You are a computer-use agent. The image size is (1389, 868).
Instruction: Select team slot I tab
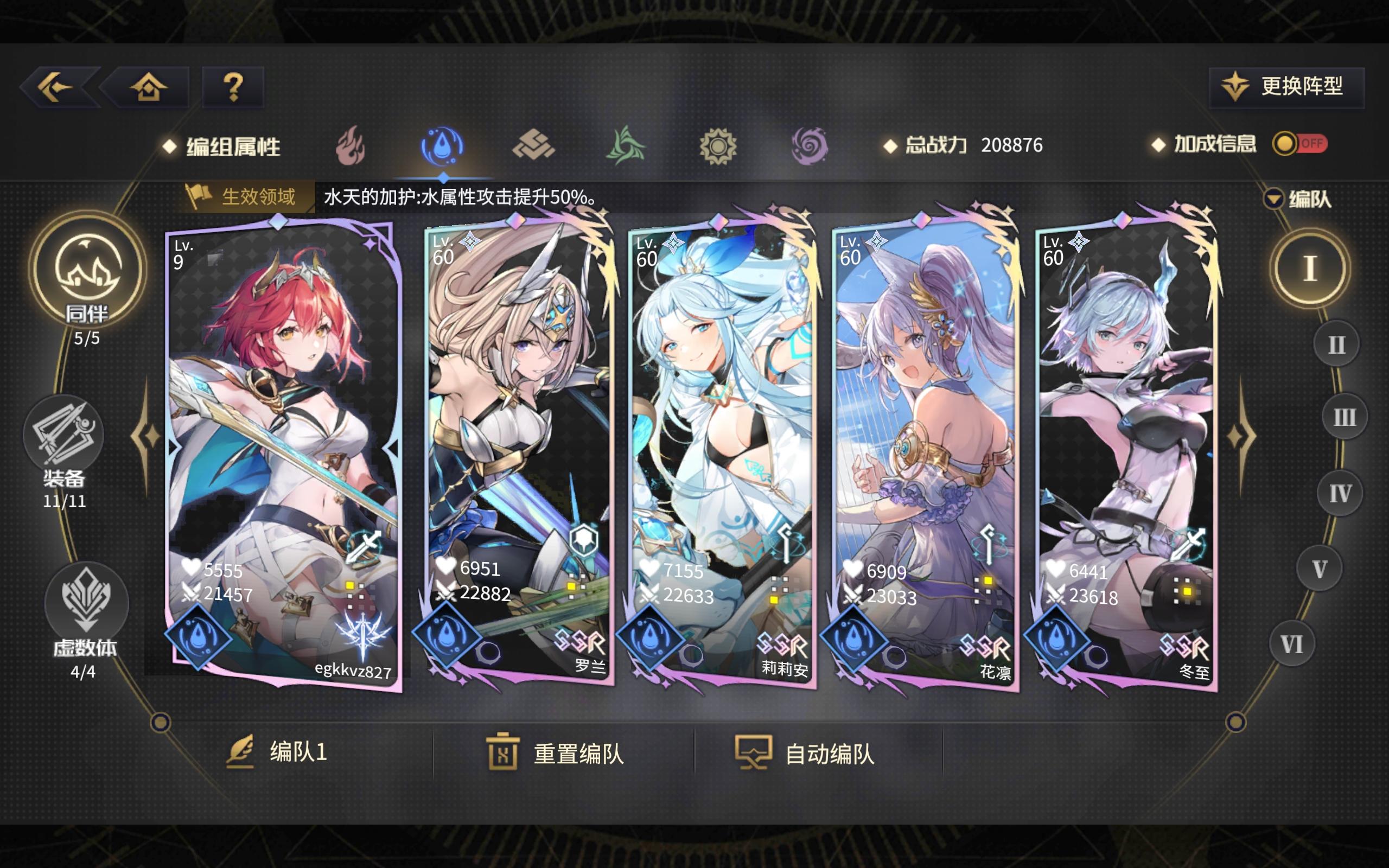[x=1310, y=267]
